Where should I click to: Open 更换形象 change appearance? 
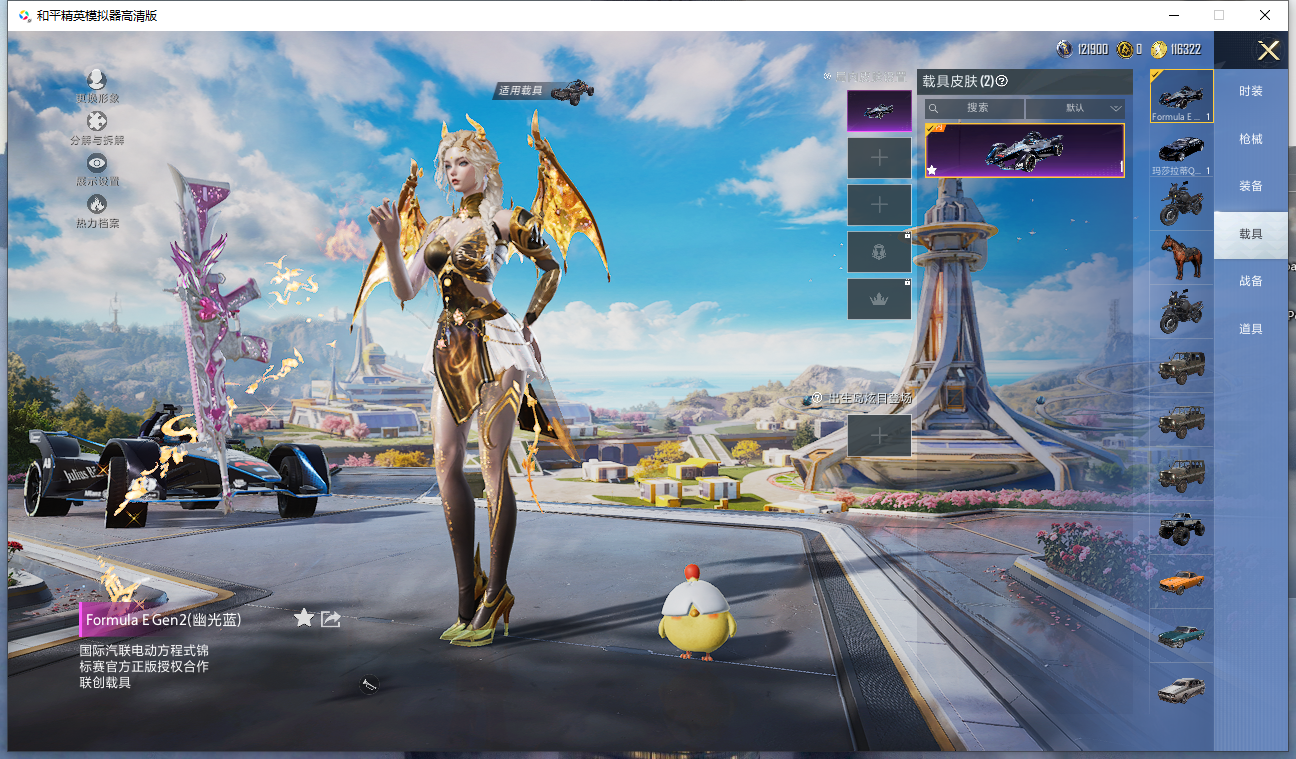(x=97, y=85)
